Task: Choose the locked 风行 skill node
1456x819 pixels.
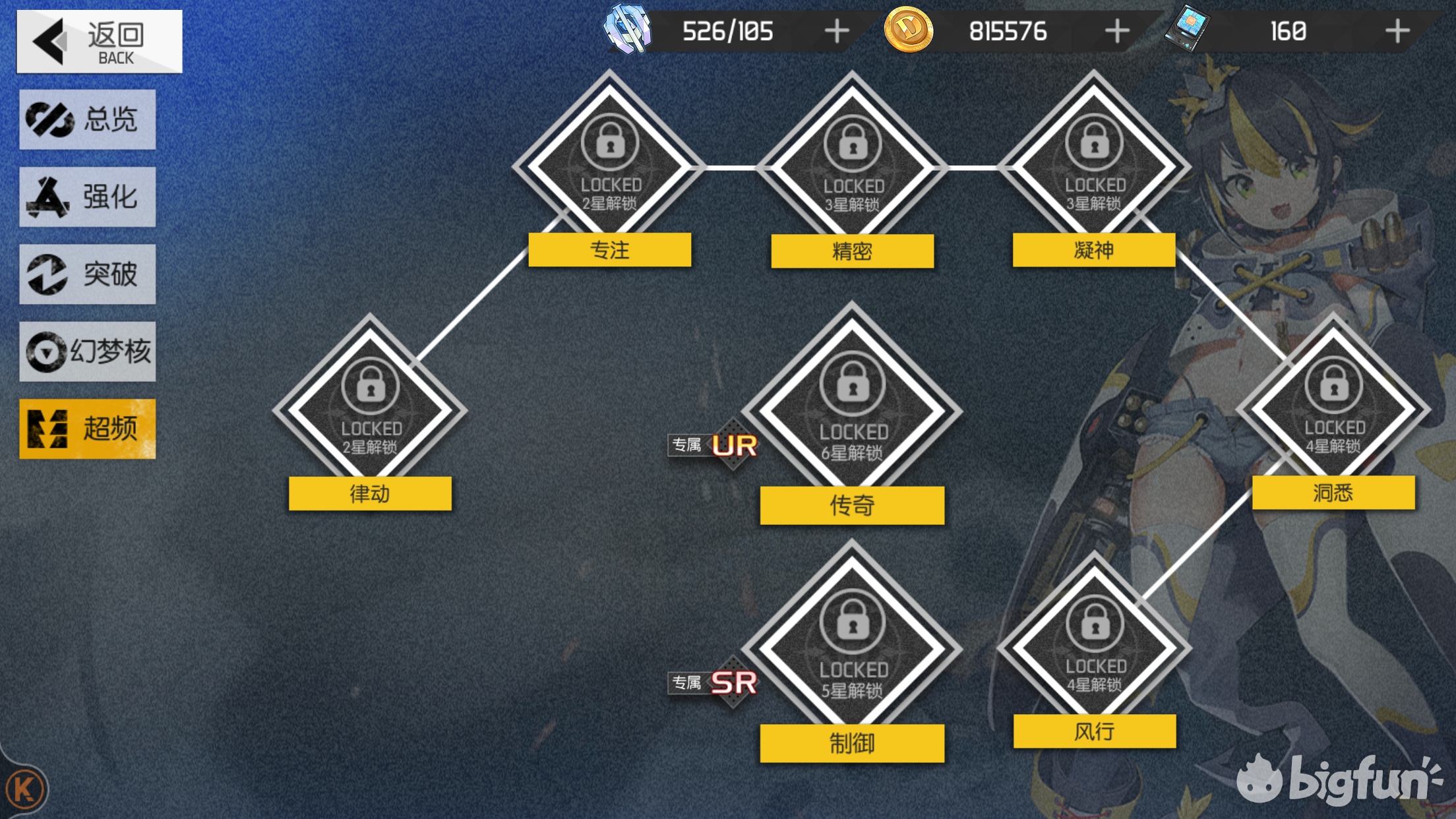Action: click(1095, 646)
